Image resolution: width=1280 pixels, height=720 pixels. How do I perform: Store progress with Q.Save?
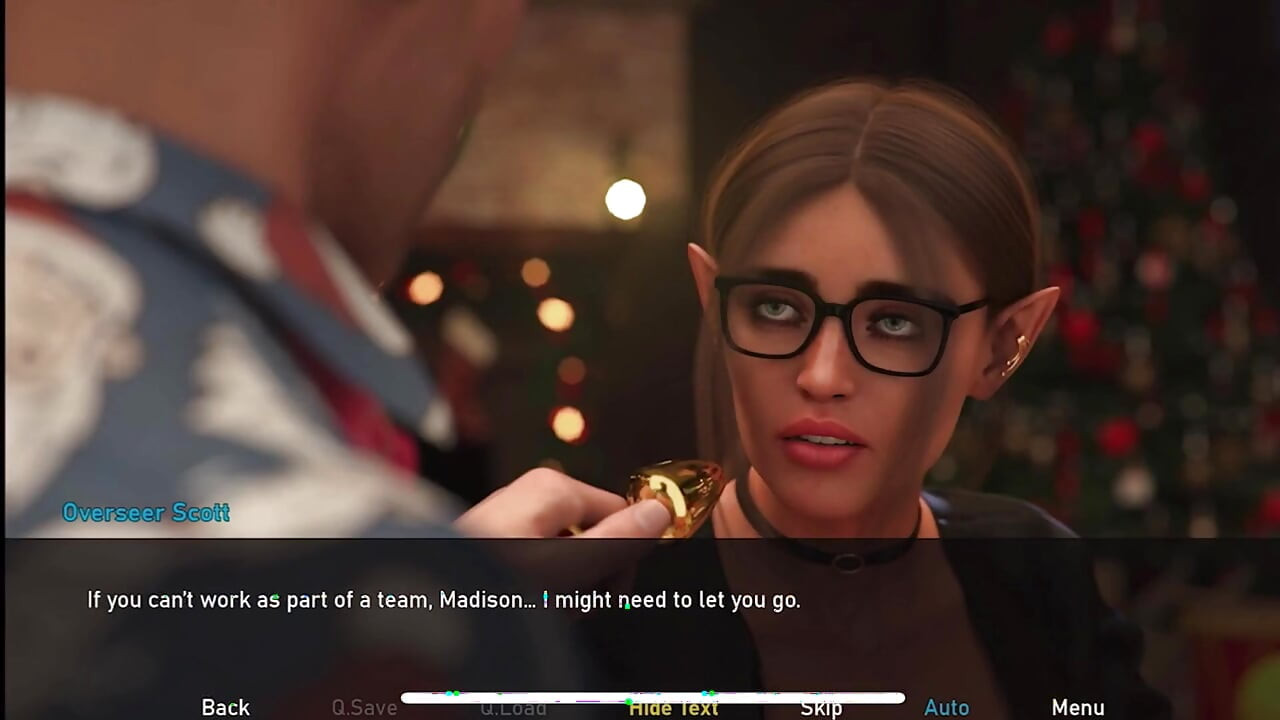click(x=364, y=707)
